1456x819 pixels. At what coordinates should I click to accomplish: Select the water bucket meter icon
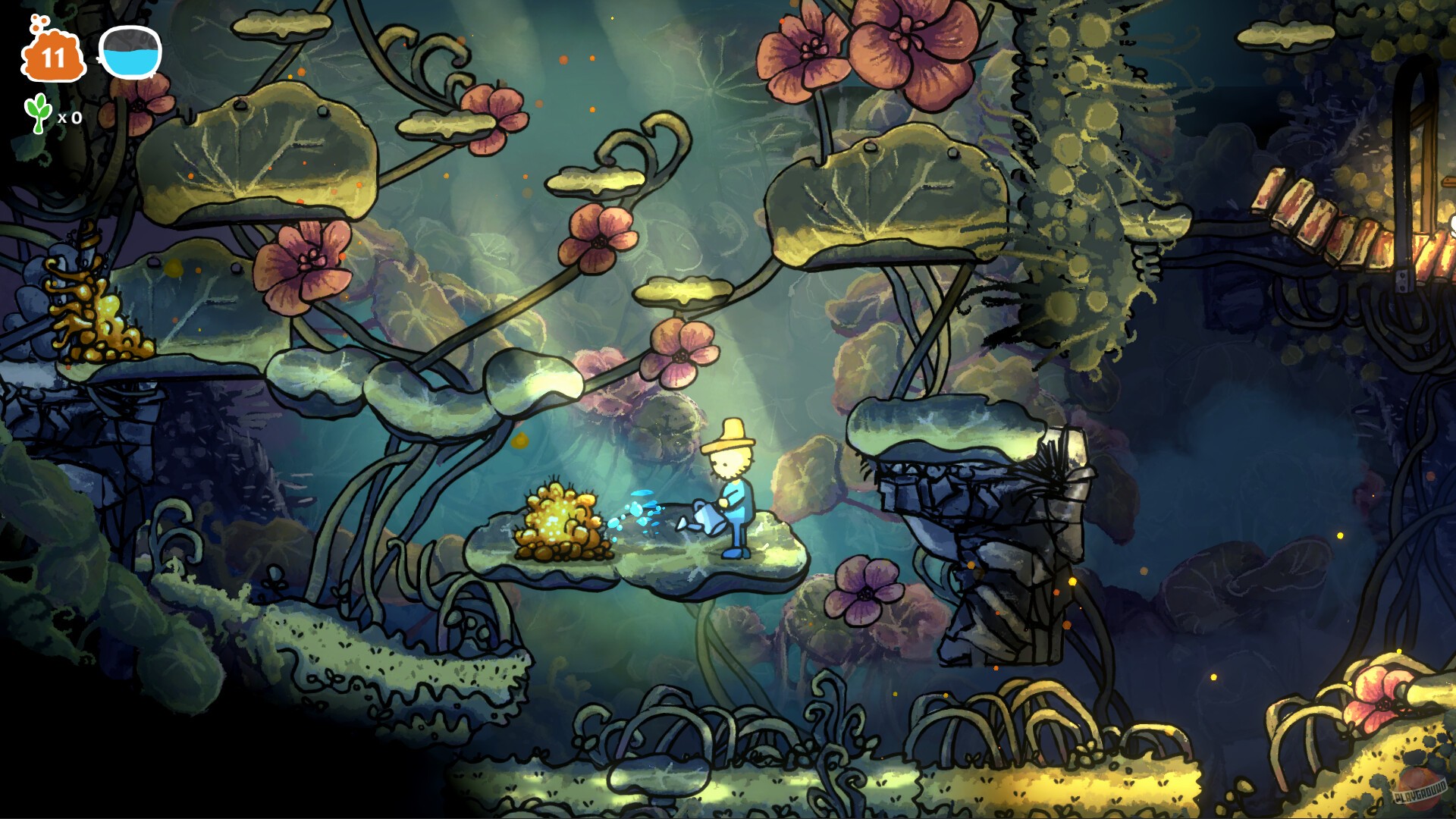[127, 53]
